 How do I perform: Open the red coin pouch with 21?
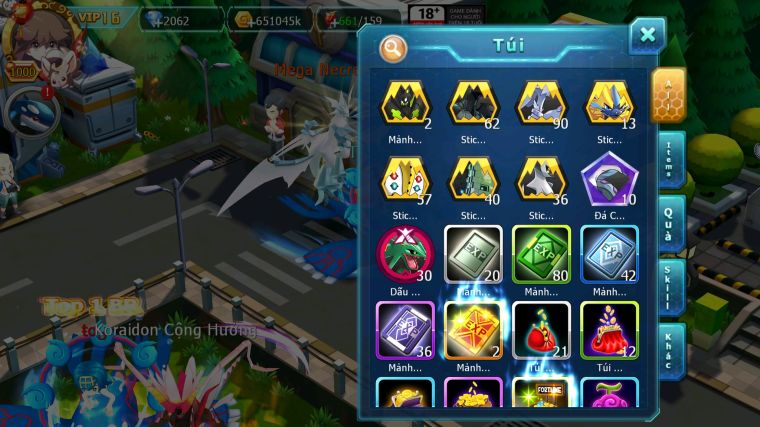pyautogui.click(x=541, y=330)
